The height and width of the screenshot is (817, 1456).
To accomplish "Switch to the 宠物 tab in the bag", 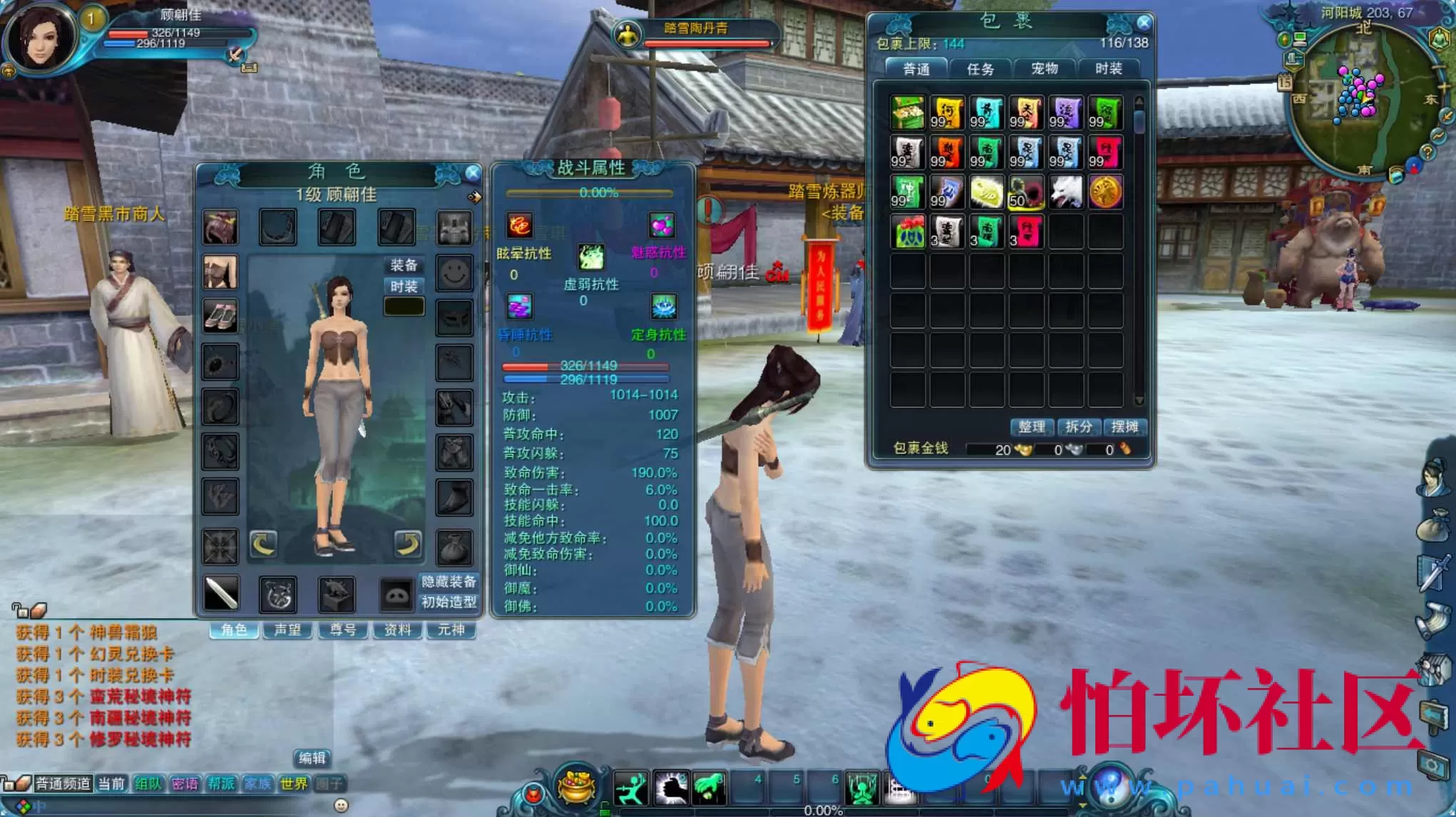I will [1045, 68].
